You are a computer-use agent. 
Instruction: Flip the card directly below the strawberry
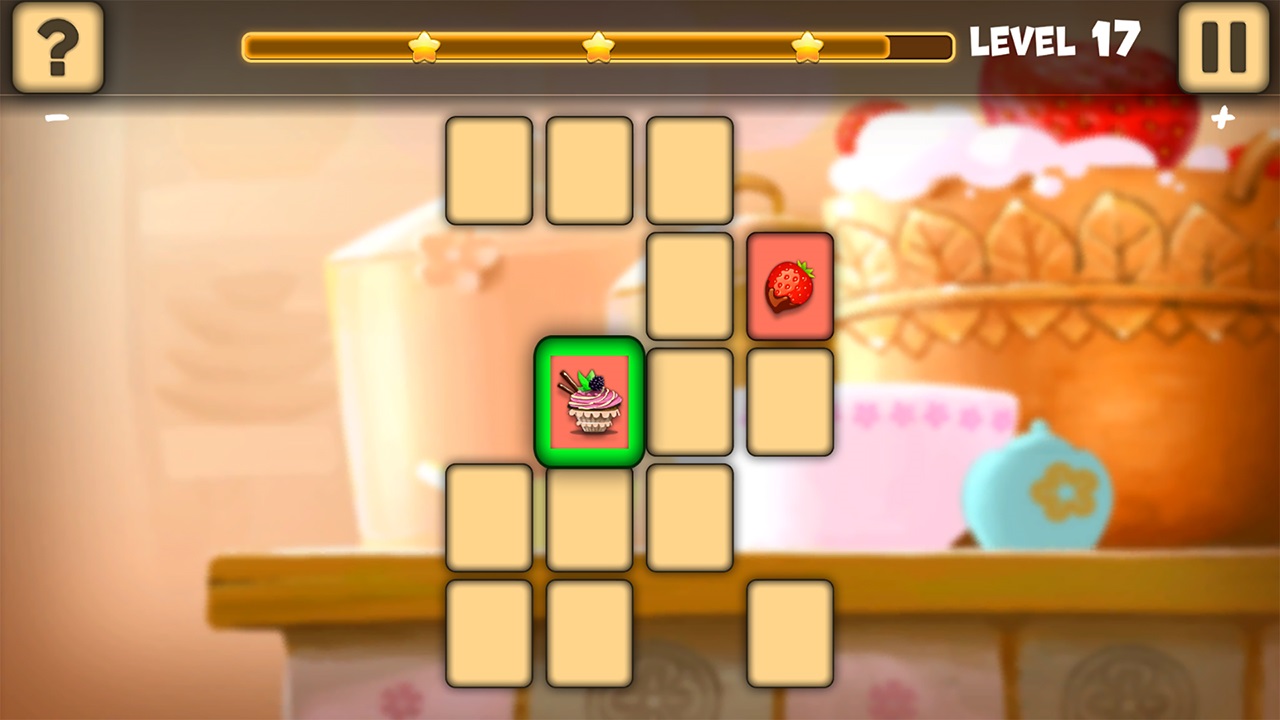click(x=789, y=400)
